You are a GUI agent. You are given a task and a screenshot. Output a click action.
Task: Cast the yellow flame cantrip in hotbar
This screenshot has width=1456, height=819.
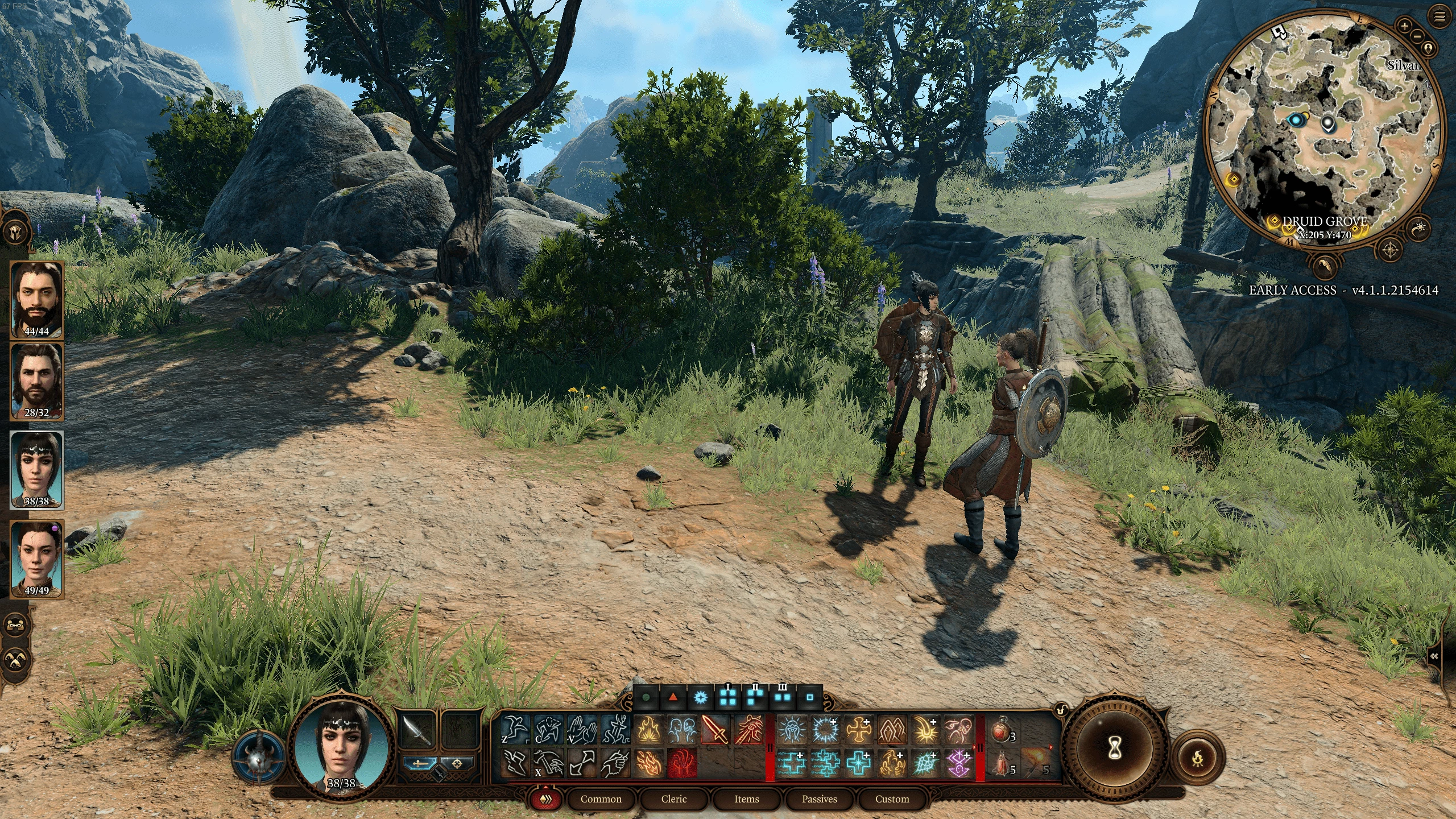pyautogui.click(x=648, y=730)
